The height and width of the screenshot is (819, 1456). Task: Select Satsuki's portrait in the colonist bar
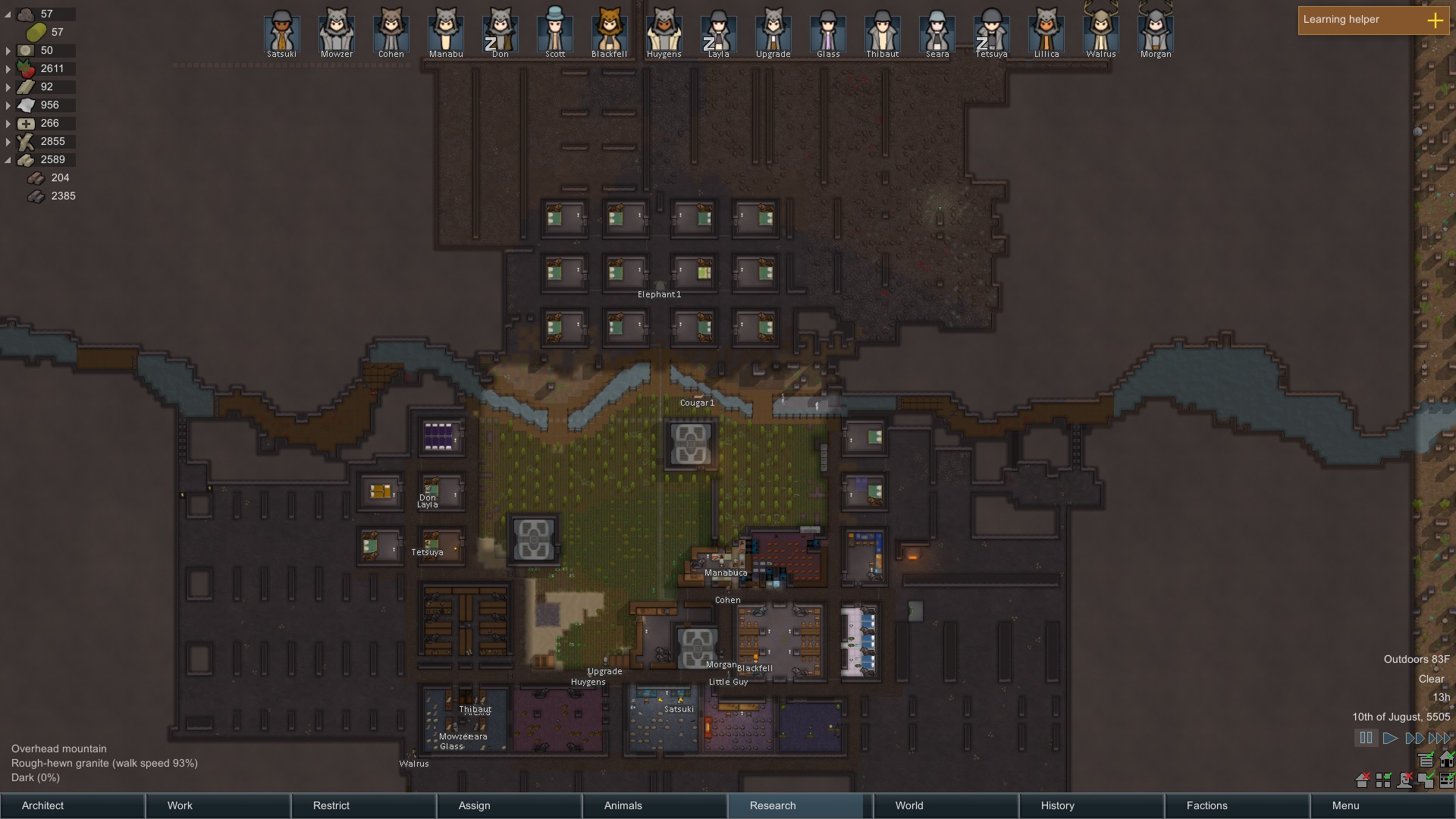pos(281,31)
